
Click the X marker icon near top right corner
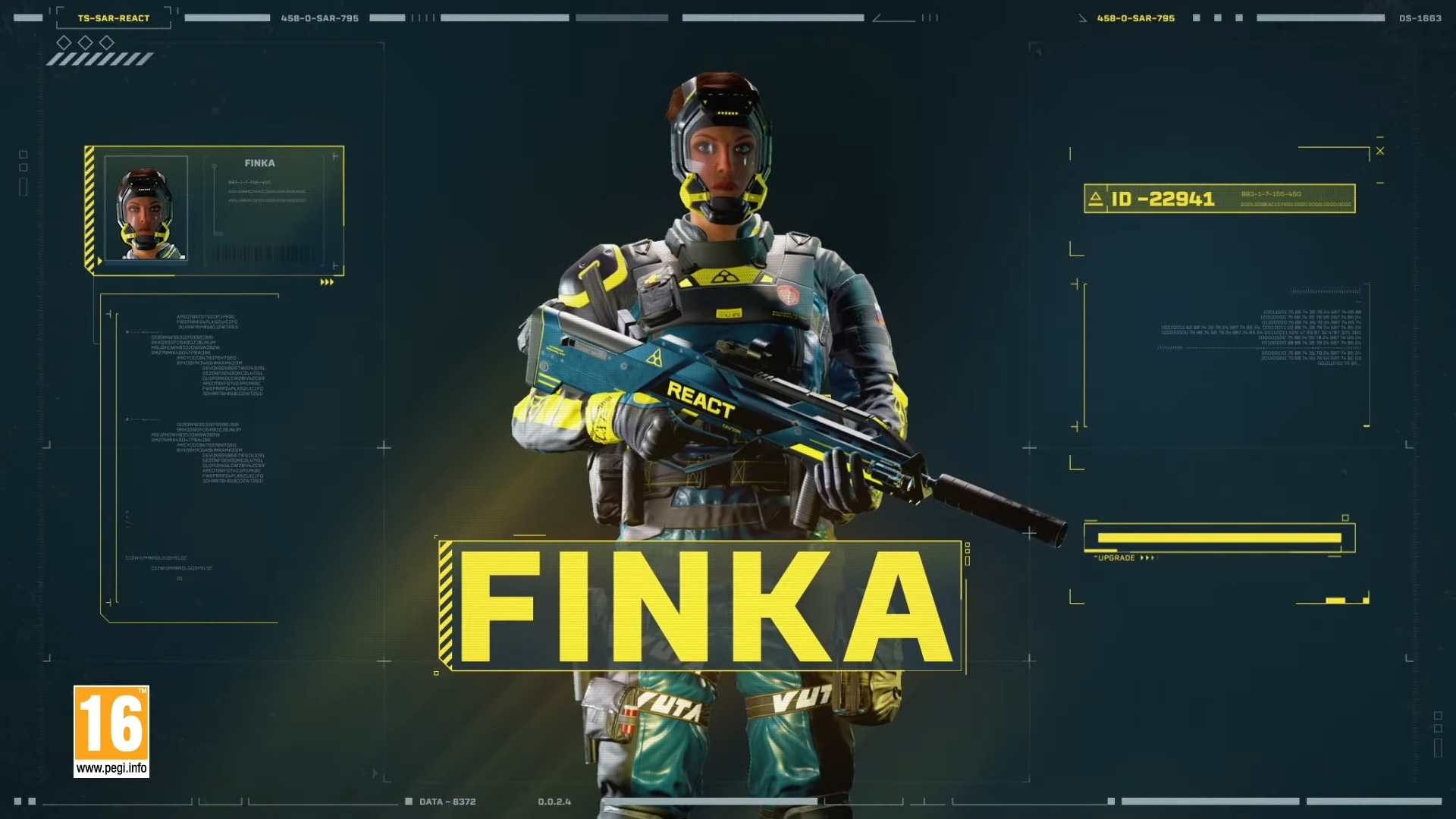(1379, 150)
